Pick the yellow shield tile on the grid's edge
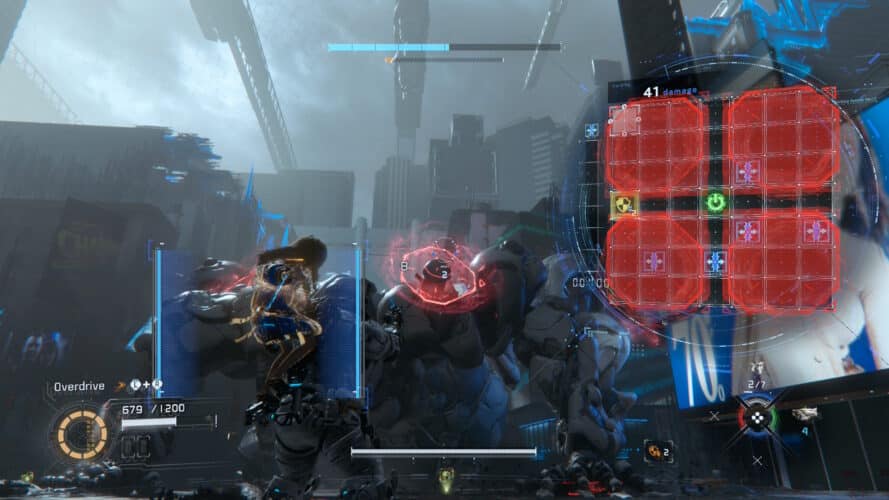Screen dimensions: 889x500 pos(624,205)
